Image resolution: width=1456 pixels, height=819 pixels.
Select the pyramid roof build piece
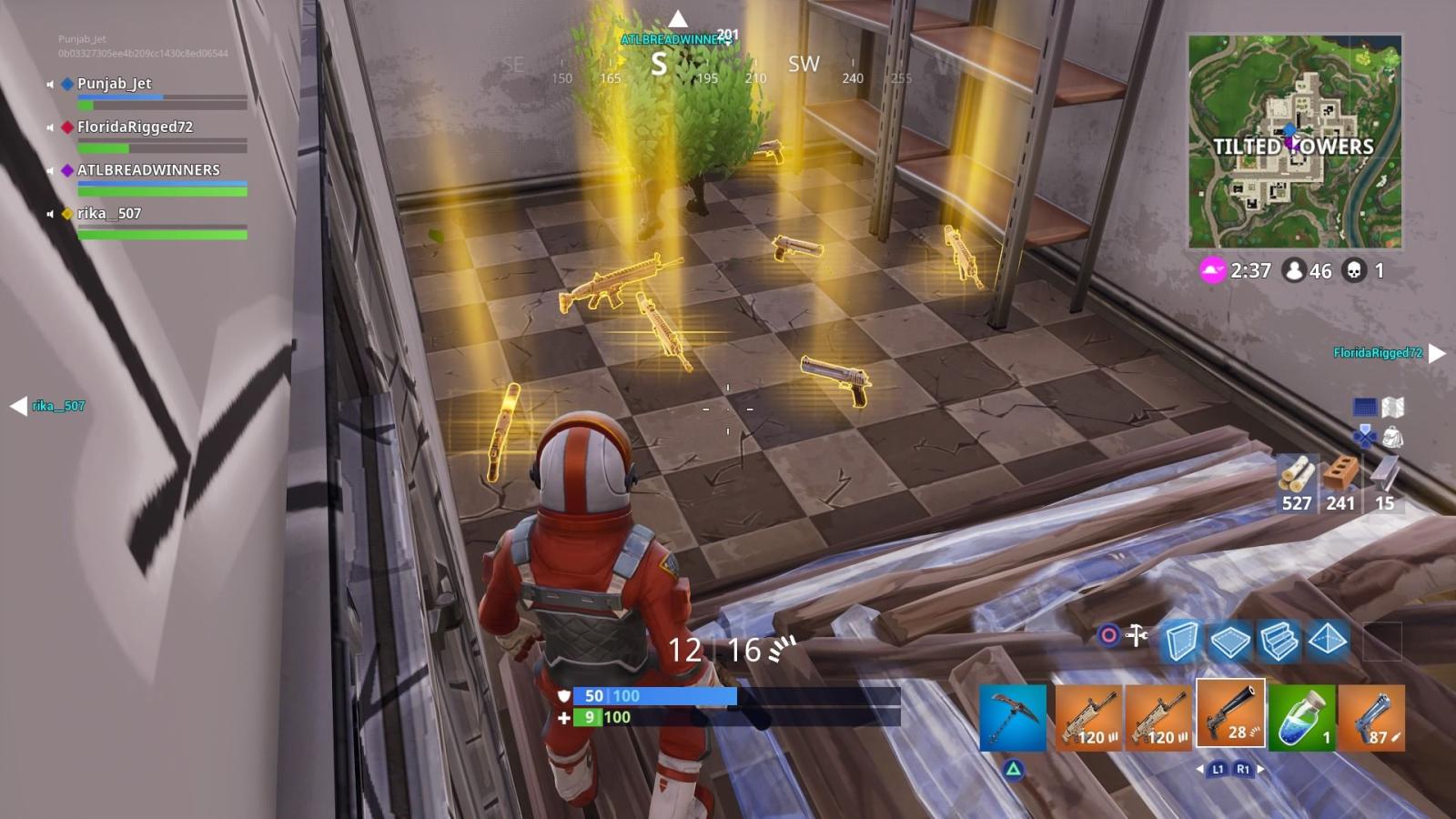[x=1328, y=641]
